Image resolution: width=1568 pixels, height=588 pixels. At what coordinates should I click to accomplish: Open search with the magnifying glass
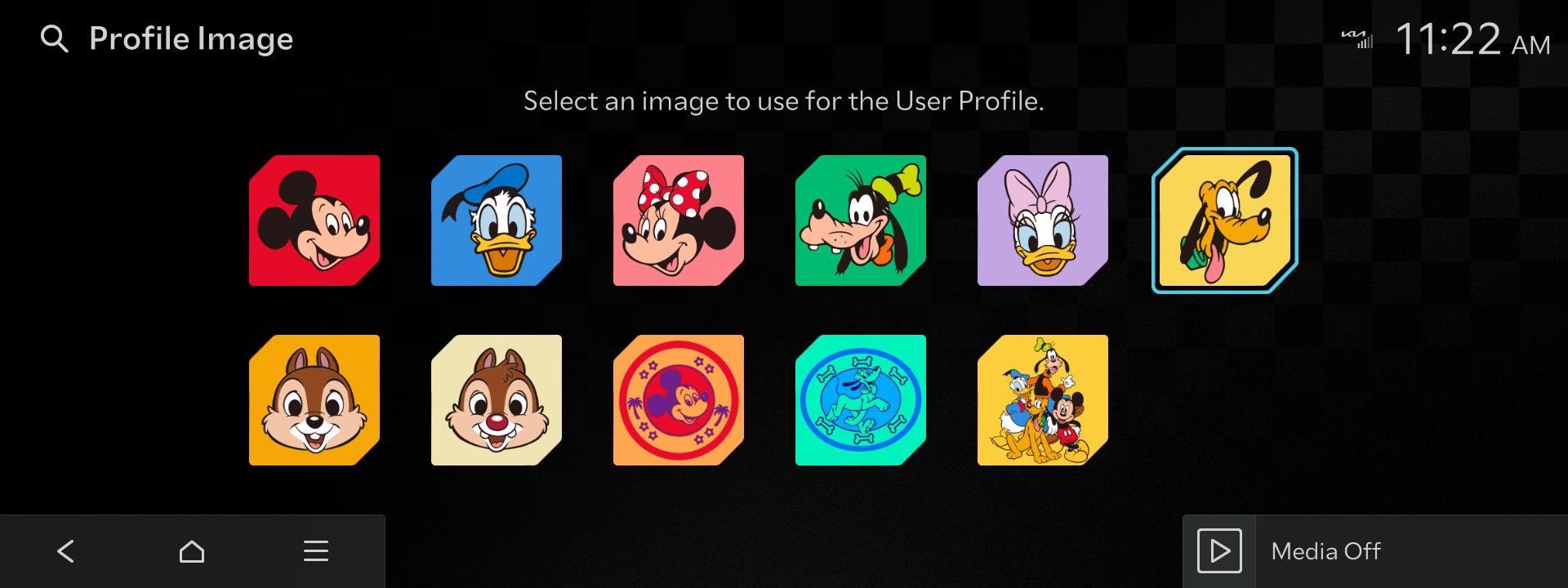(54, 39)
